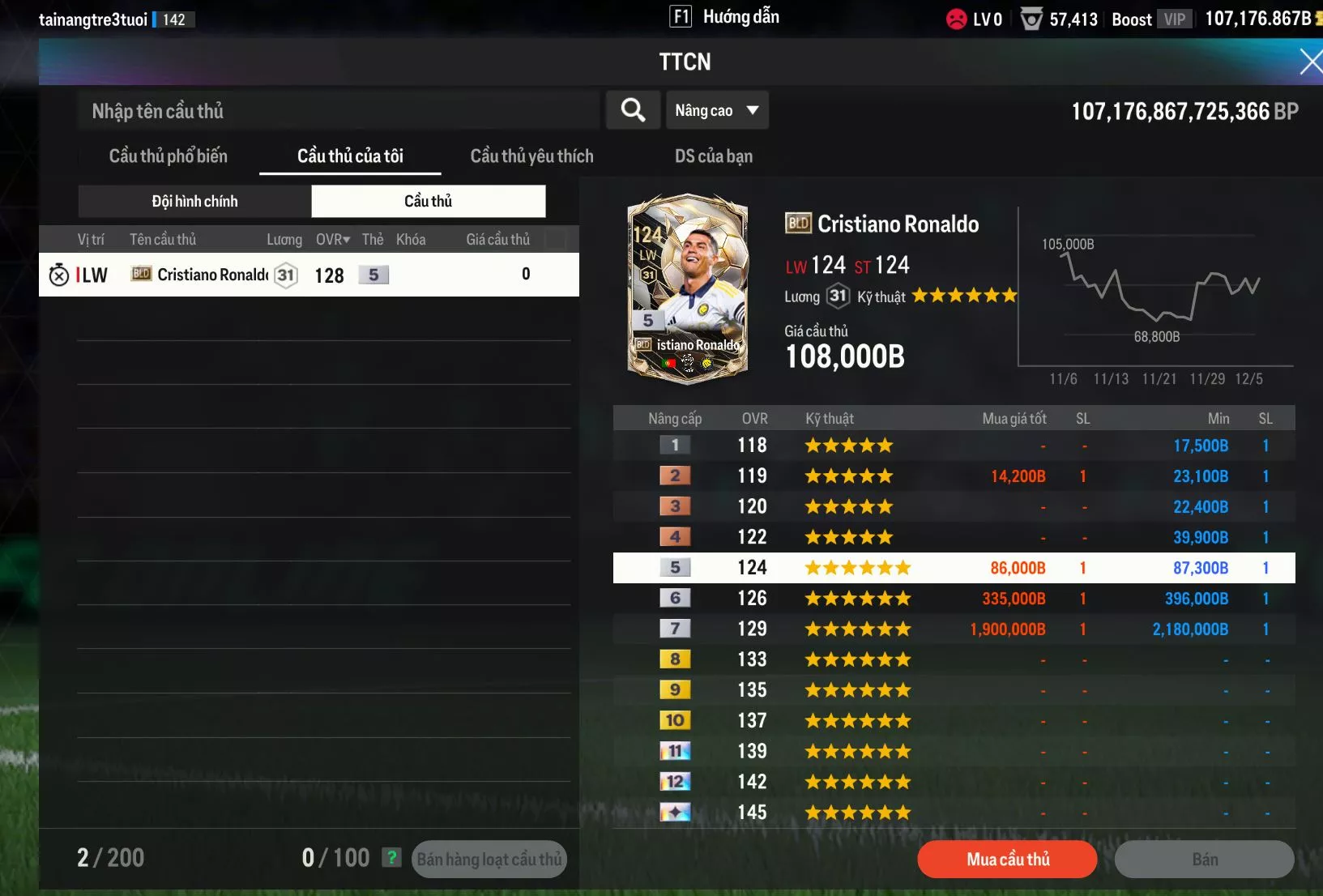Click the player name search field

point(339,111)
